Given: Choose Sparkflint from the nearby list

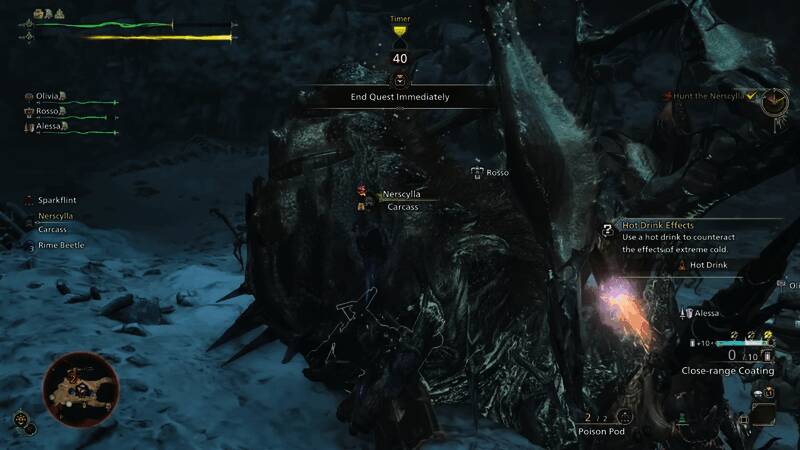Looking at the screenshot, I should pos(57,200).
